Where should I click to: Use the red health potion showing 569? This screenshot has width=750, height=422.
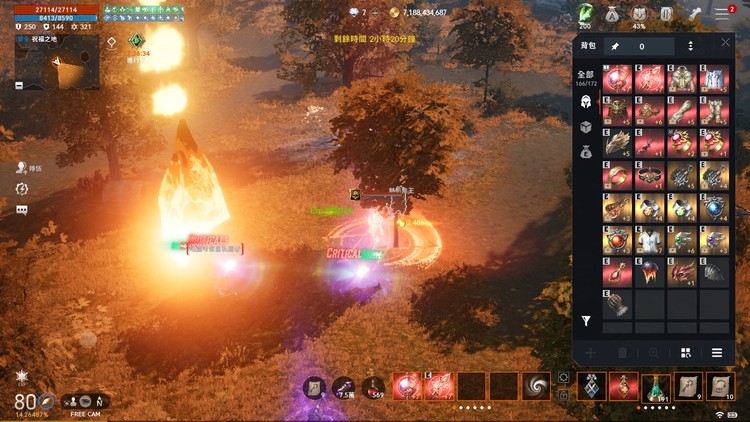click(376, 387)
